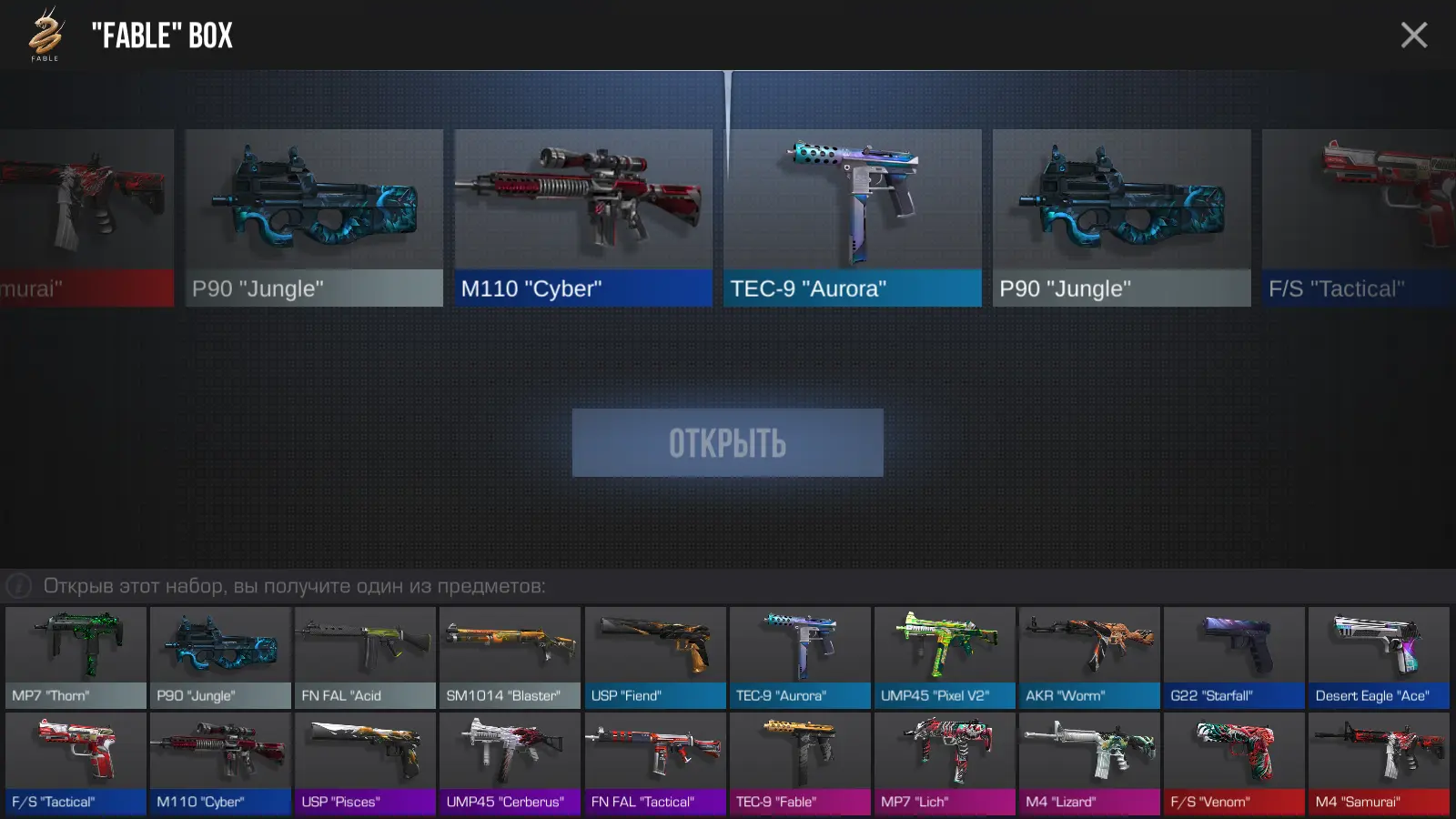
Task: Click the ОТКРЫТЬ button to open the box
Action: pyautogui.click(x=727, y=443)
